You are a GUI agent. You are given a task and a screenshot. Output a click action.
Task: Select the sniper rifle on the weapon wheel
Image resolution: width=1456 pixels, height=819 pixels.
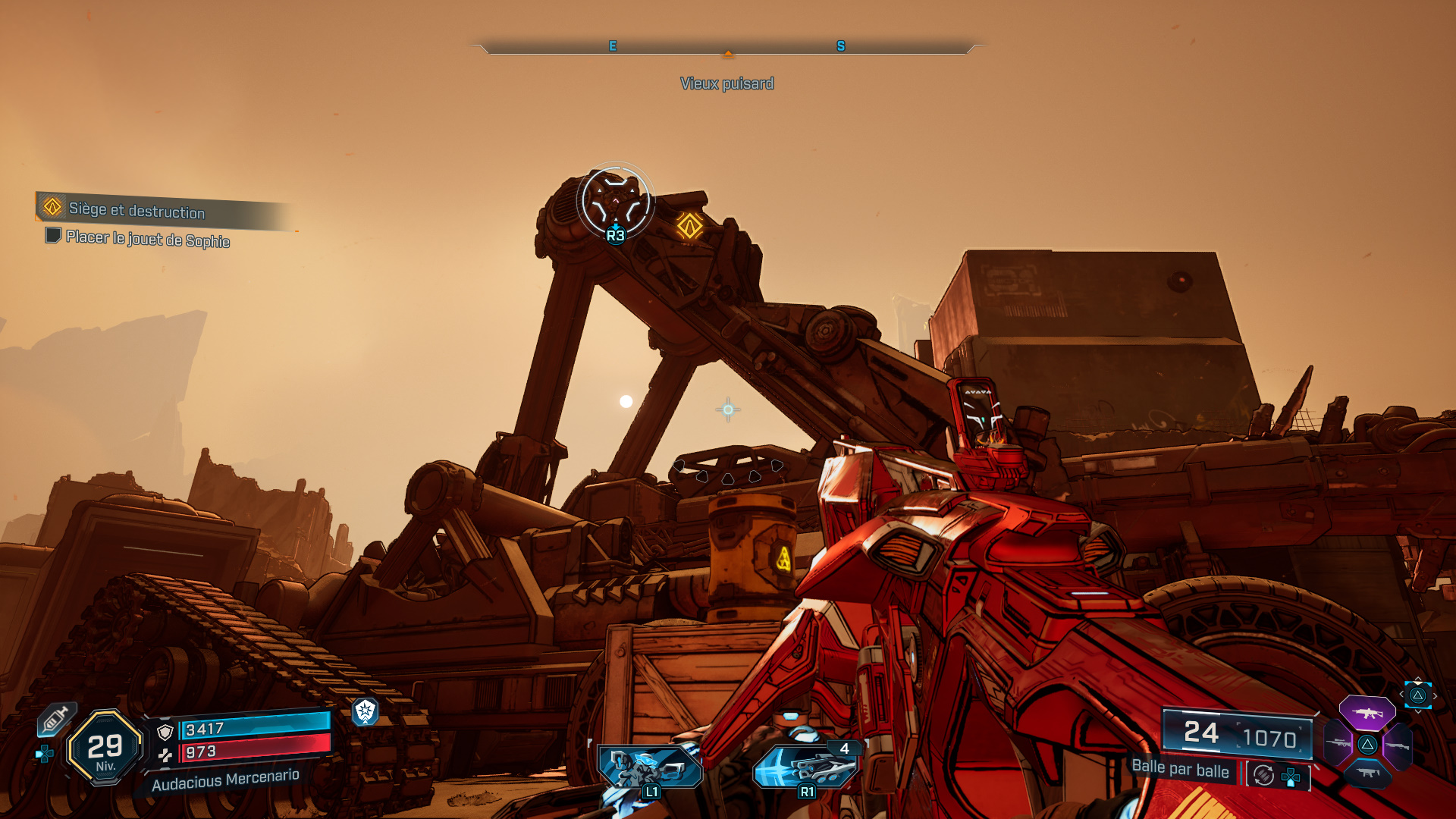(x=1336, y=743)
